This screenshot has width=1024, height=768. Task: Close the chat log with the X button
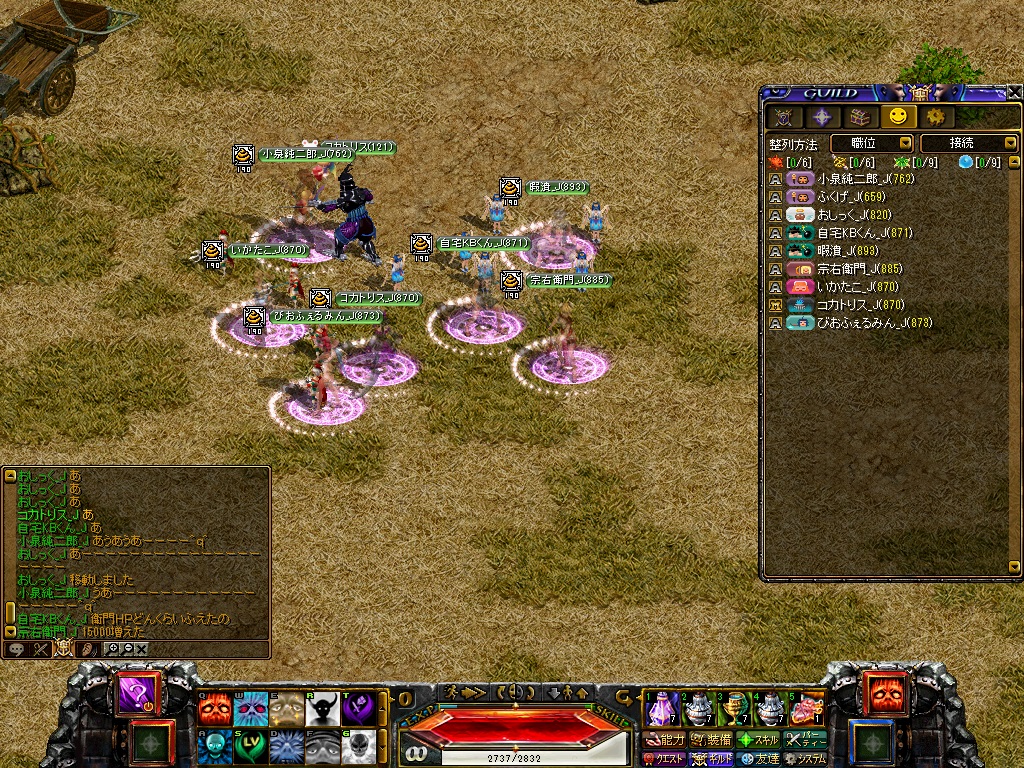[x=142, y=649]
